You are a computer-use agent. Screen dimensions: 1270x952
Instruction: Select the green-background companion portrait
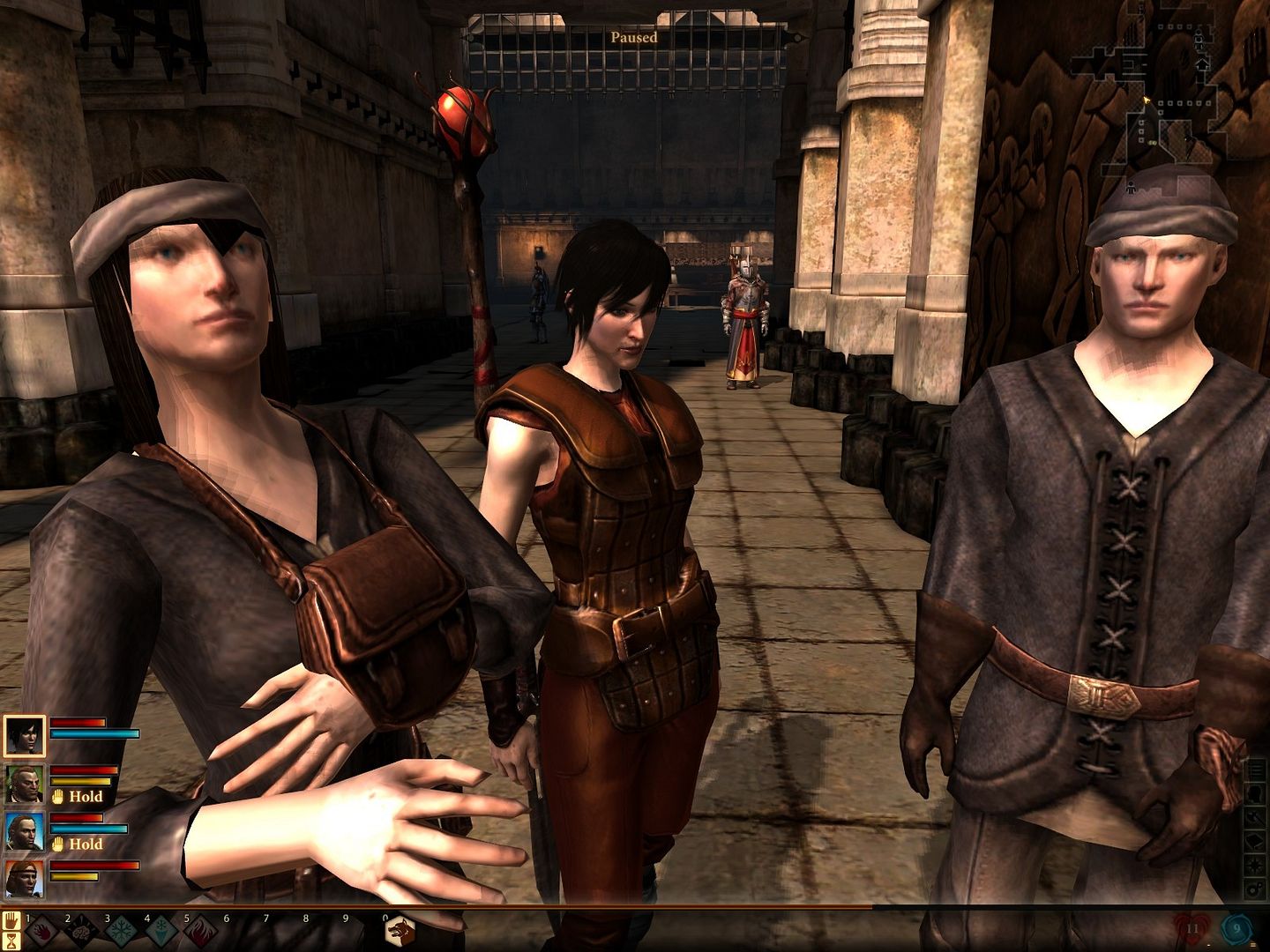(24, 784)
